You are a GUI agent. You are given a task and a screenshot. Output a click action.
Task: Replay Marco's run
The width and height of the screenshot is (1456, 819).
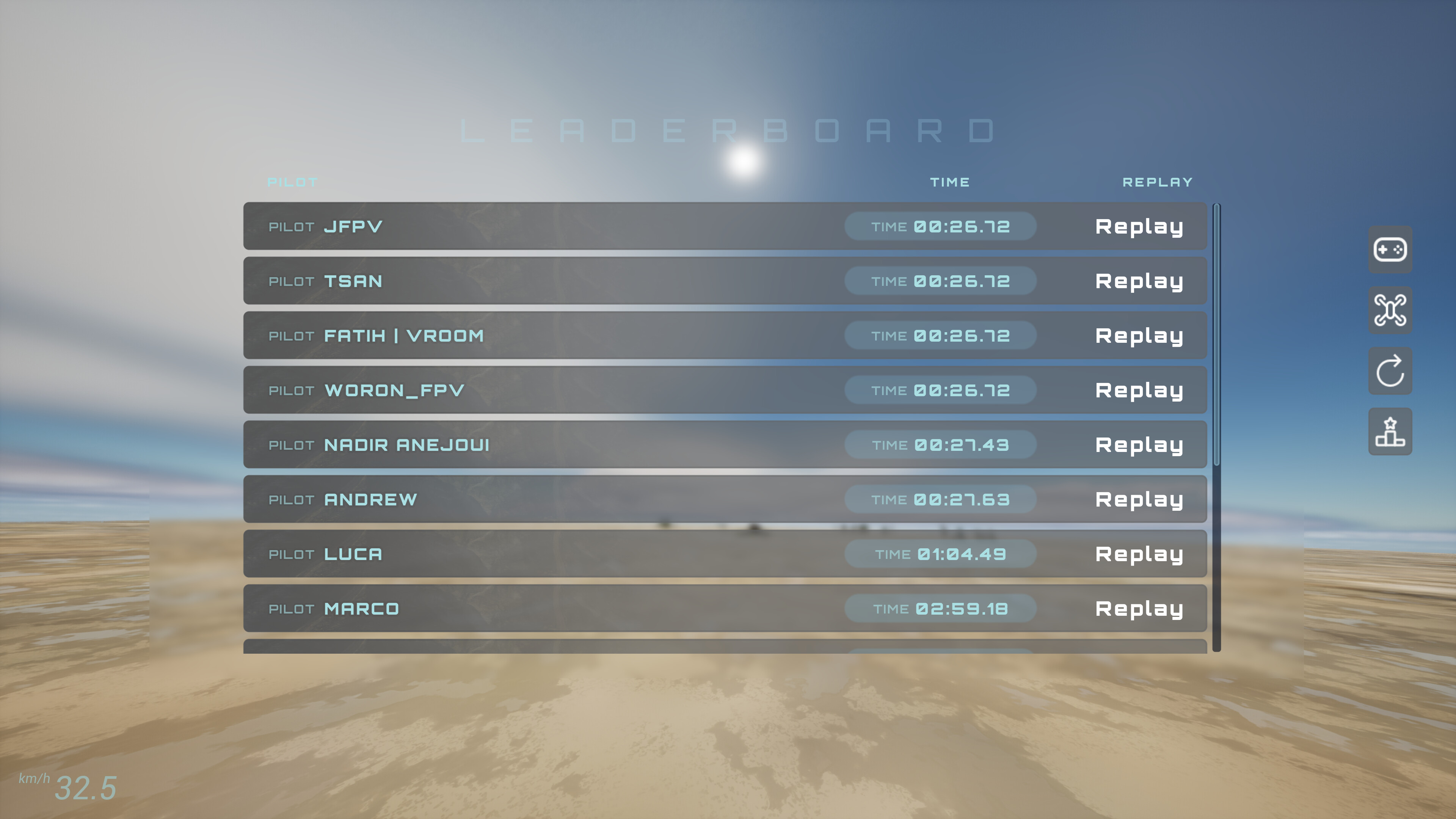point(1139,609)
